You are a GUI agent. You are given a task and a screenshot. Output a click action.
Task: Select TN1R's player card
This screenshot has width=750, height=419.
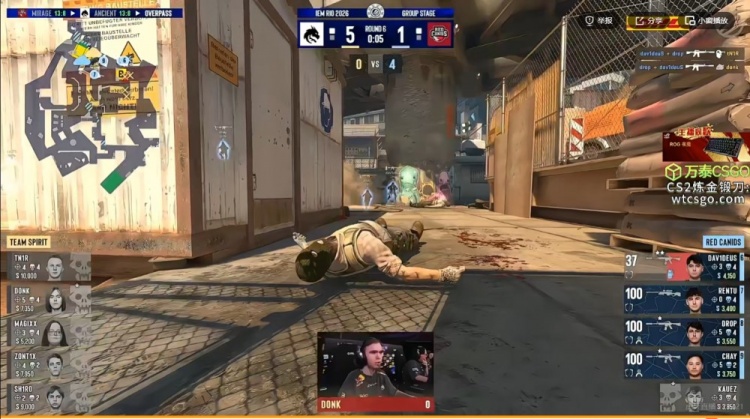(50, 267)
